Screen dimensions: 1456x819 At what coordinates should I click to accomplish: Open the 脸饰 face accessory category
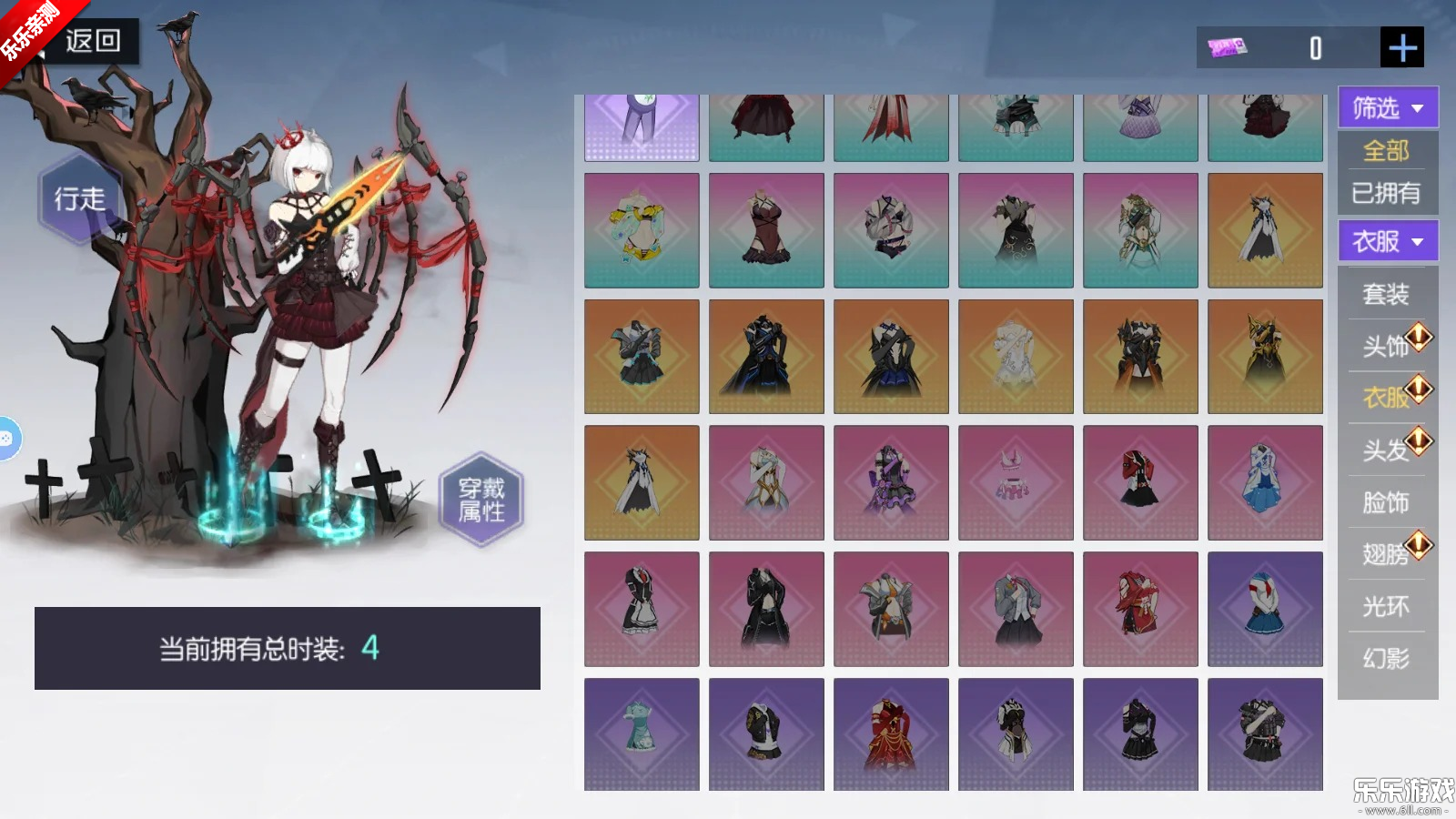pos(1385,502)
